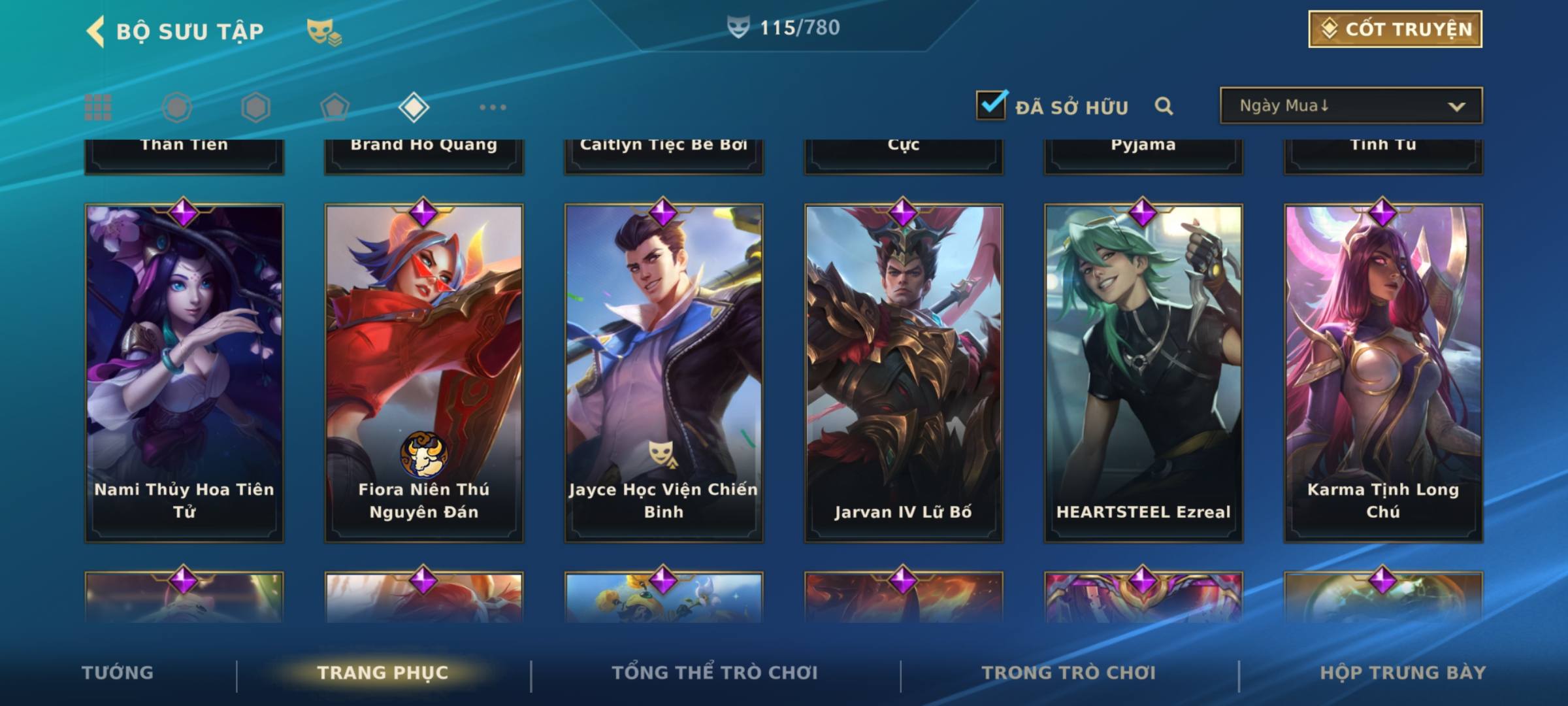Open the three-dots more filters
This screenshot has height=706, width=1568.
tap(493, 107)
